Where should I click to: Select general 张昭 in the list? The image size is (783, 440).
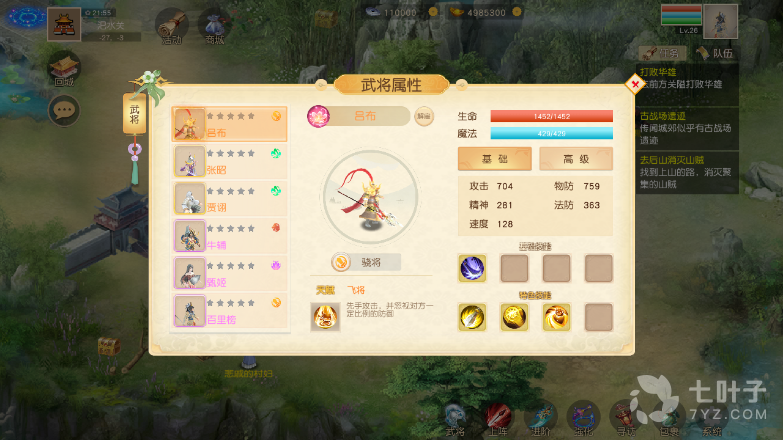coord(230,161)
